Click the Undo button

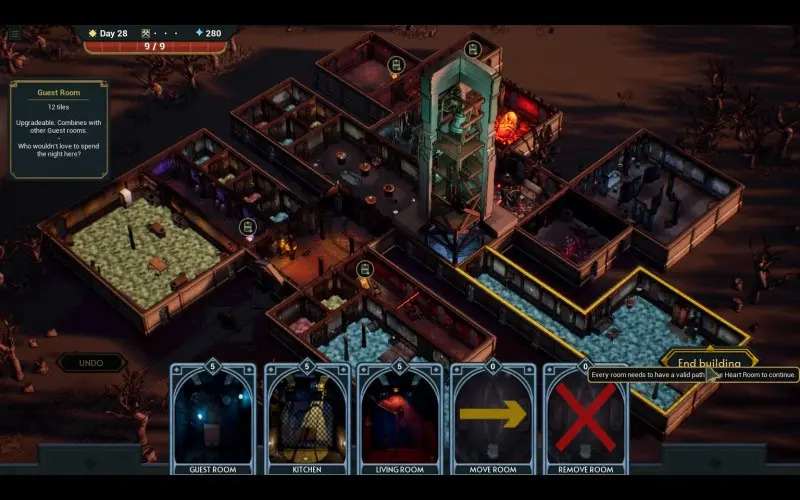92,363
